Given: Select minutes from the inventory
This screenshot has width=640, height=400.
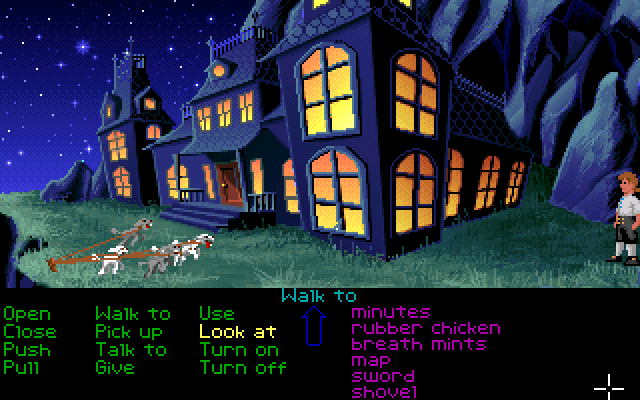Looking at the screenshot, I should (x=391, y=313).
